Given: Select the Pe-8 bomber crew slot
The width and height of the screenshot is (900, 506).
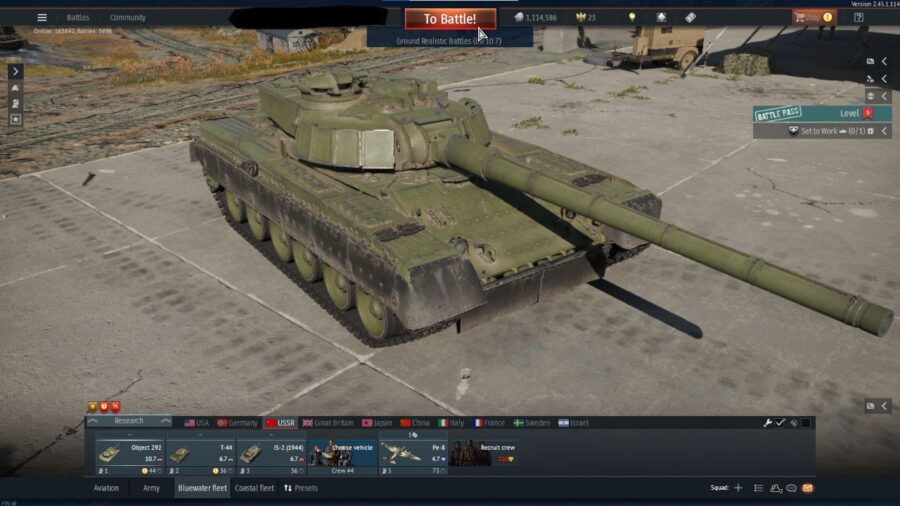Looking at the screenshot, I should (413, 454).
